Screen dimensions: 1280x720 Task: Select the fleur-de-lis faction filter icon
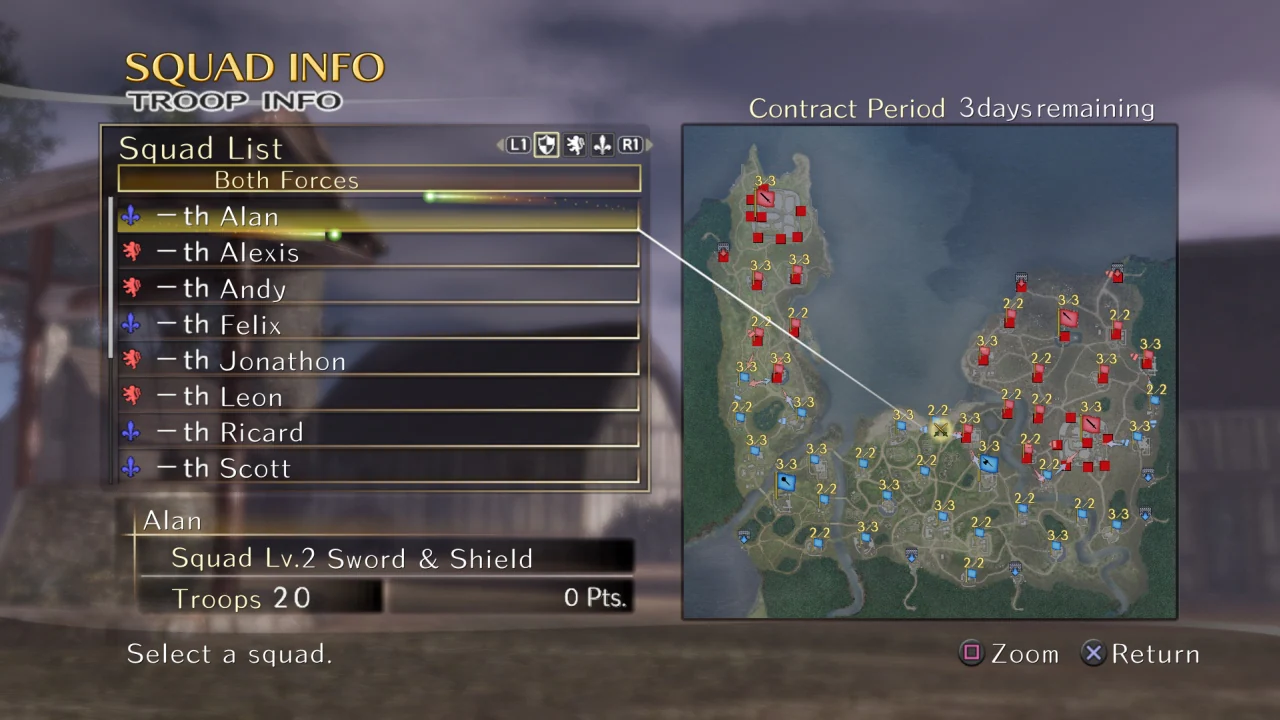point(602,145)
